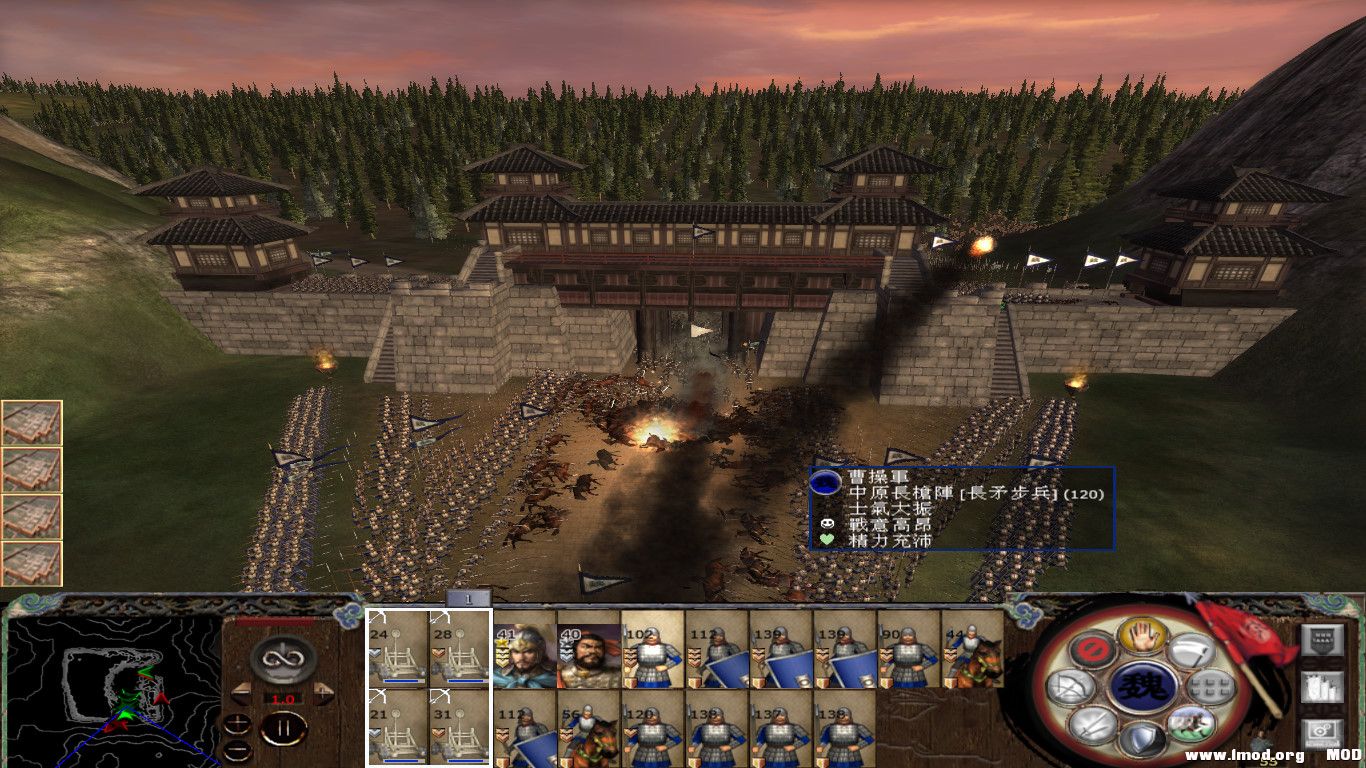Choose the cavalry unit card numbered 56
Screen dimensions: 1366x768
[588, 729]
